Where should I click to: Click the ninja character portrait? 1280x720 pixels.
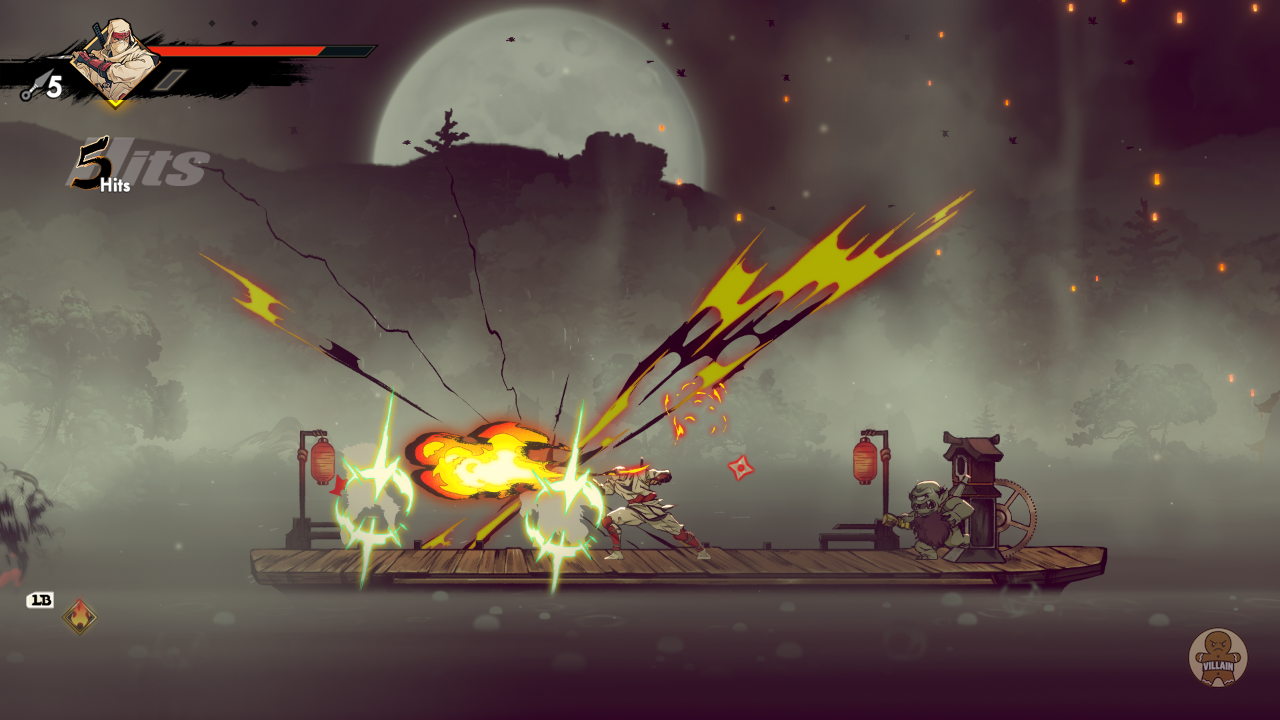[x=114, y=60]
